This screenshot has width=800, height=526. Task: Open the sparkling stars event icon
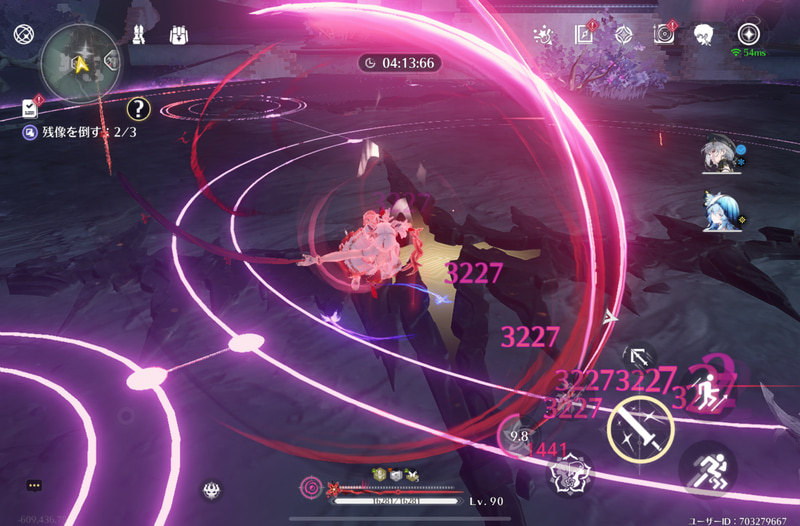tap(544, 35)
